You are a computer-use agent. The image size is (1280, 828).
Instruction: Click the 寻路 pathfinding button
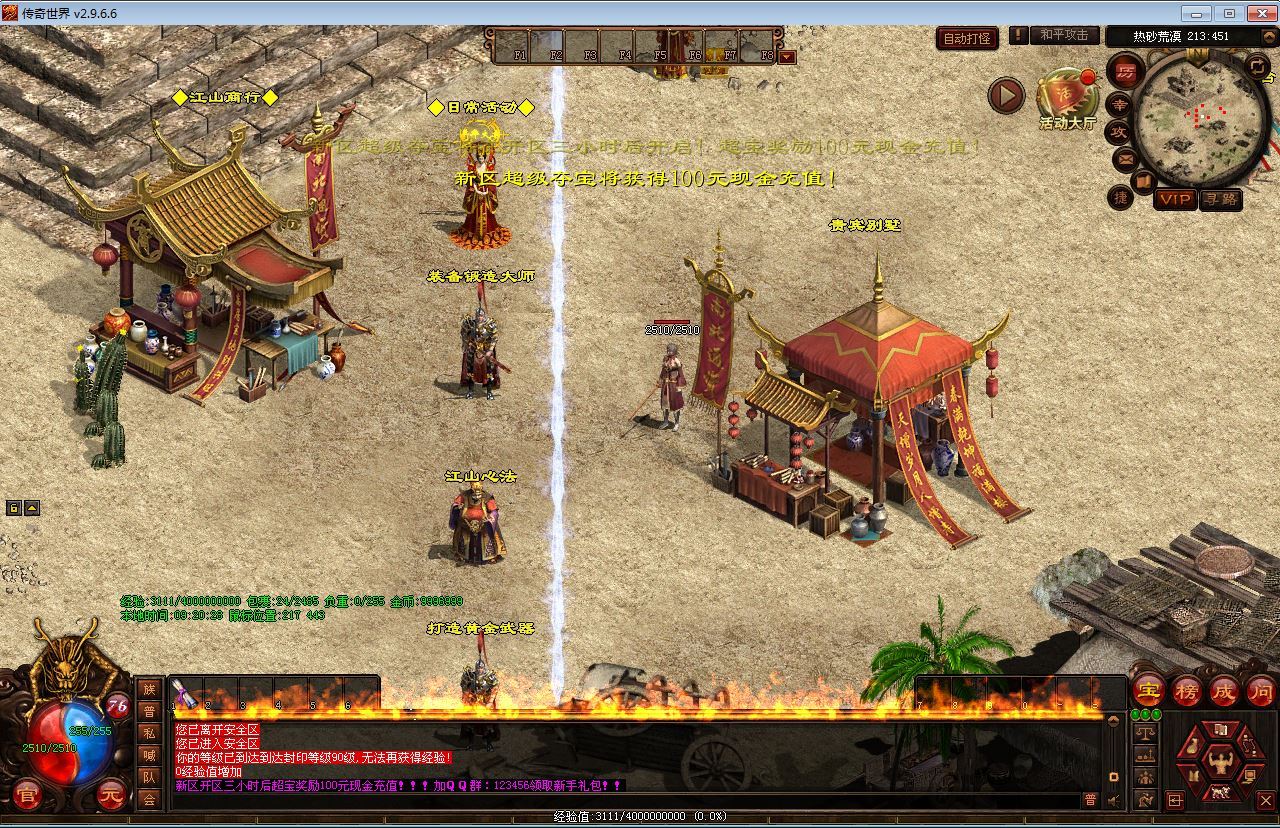[x=1222, y=199]
